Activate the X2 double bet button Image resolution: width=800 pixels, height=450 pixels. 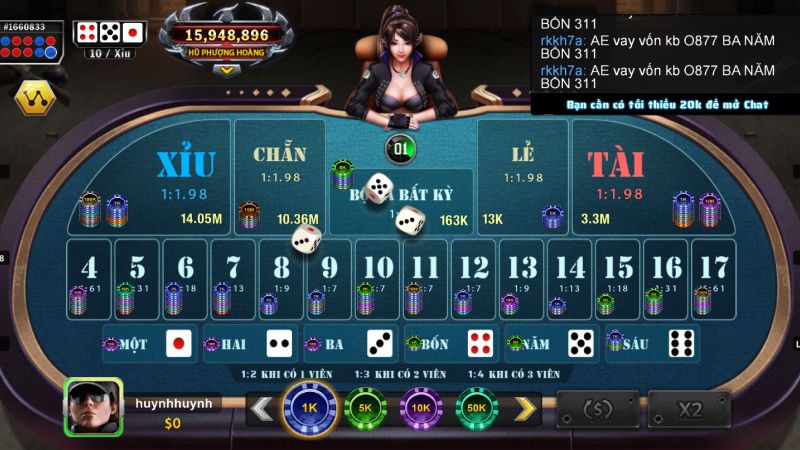(x=689, y=409)
